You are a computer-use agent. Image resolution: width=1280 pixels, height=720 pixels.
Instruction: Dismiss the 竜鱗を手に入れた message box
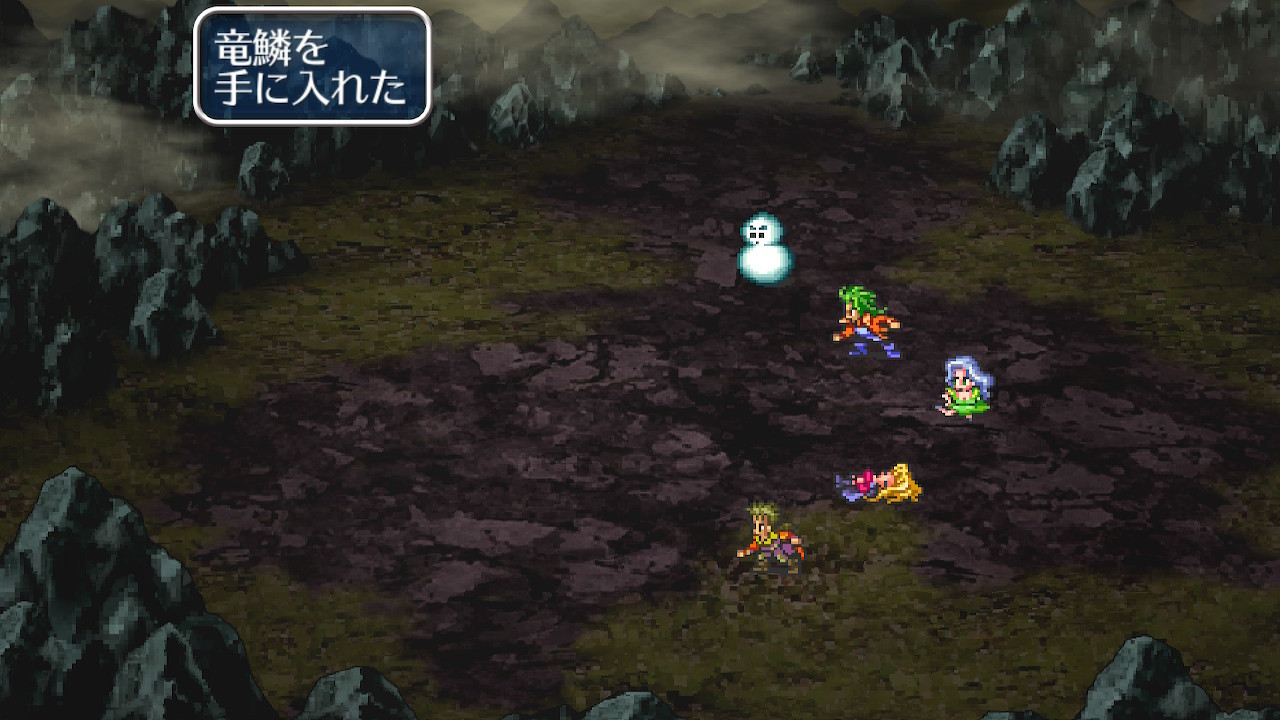pyautogui.click(x=312, y=66)
